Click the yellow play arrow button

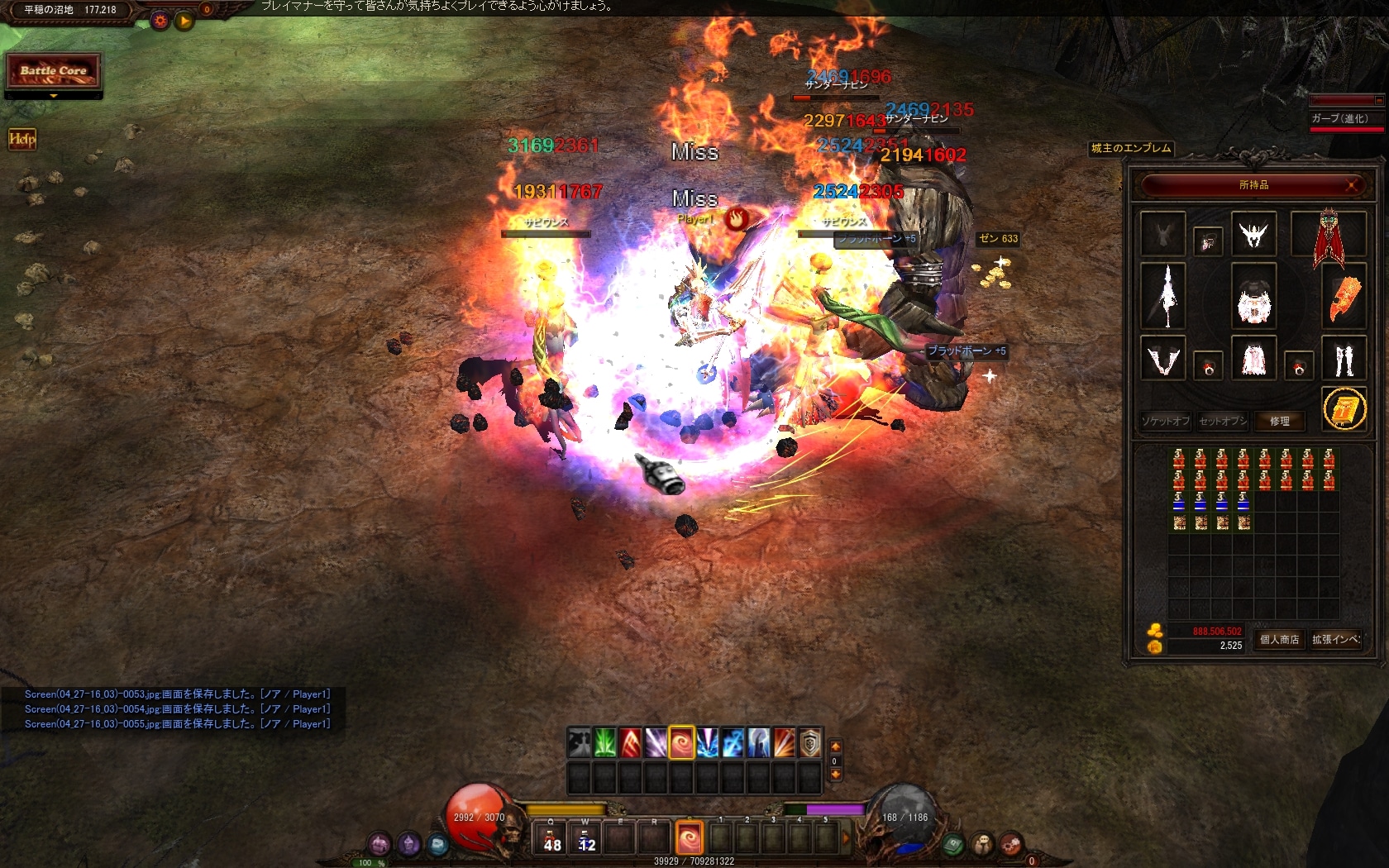[184, 21]
